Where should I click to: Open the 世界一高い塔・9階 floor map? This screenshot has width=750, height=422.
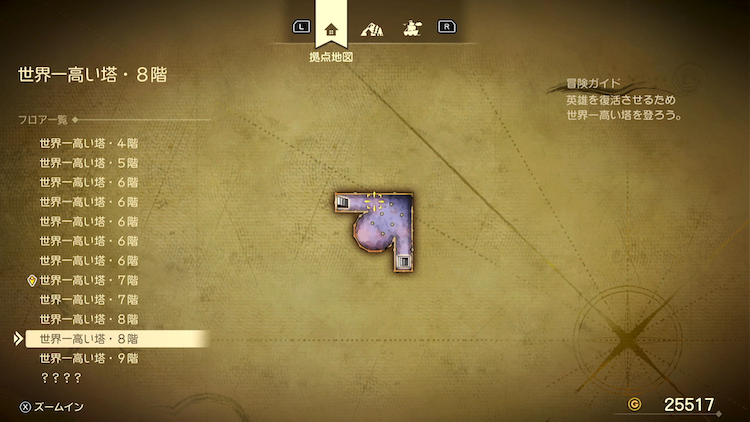pyautogui.click(x=88, y=358)
